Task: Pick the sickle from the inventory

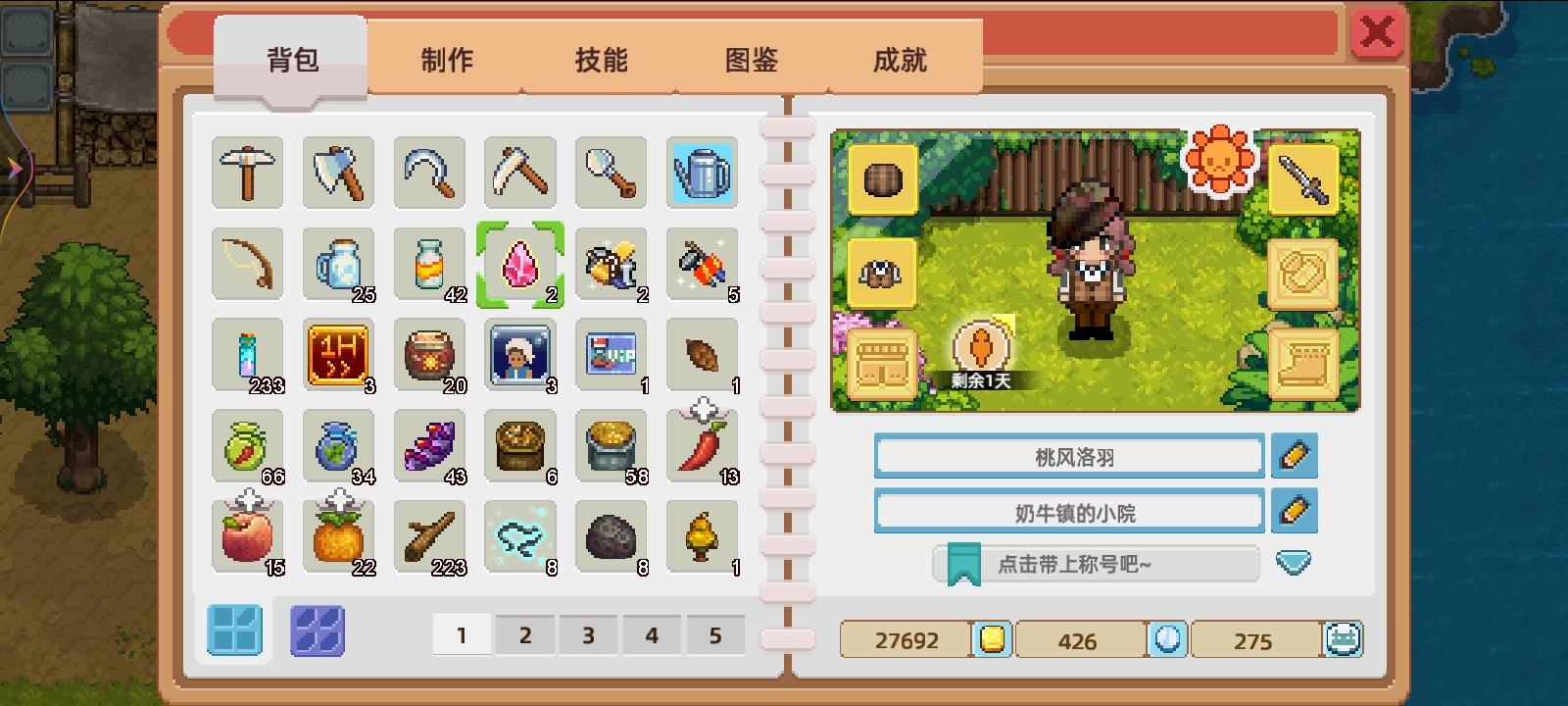Action: tap(429, 173)
